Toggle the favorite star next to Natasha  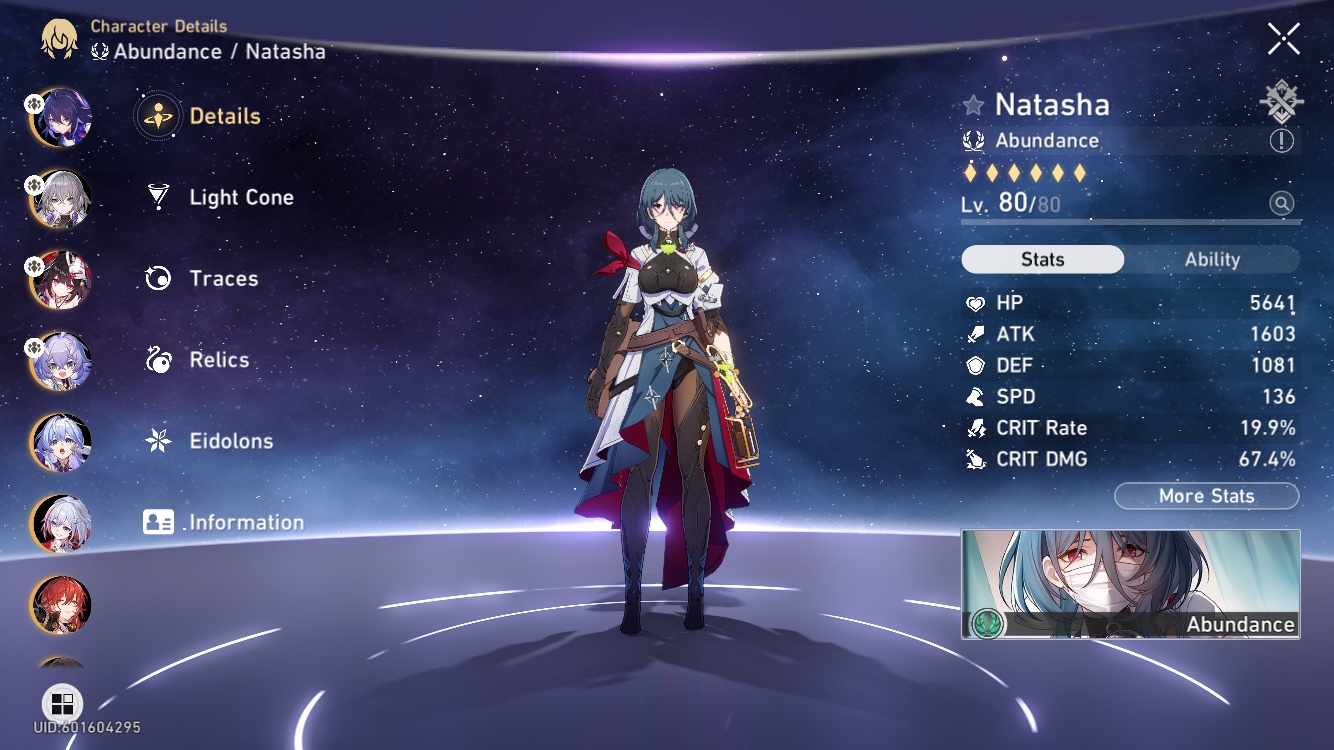point(973,105)
